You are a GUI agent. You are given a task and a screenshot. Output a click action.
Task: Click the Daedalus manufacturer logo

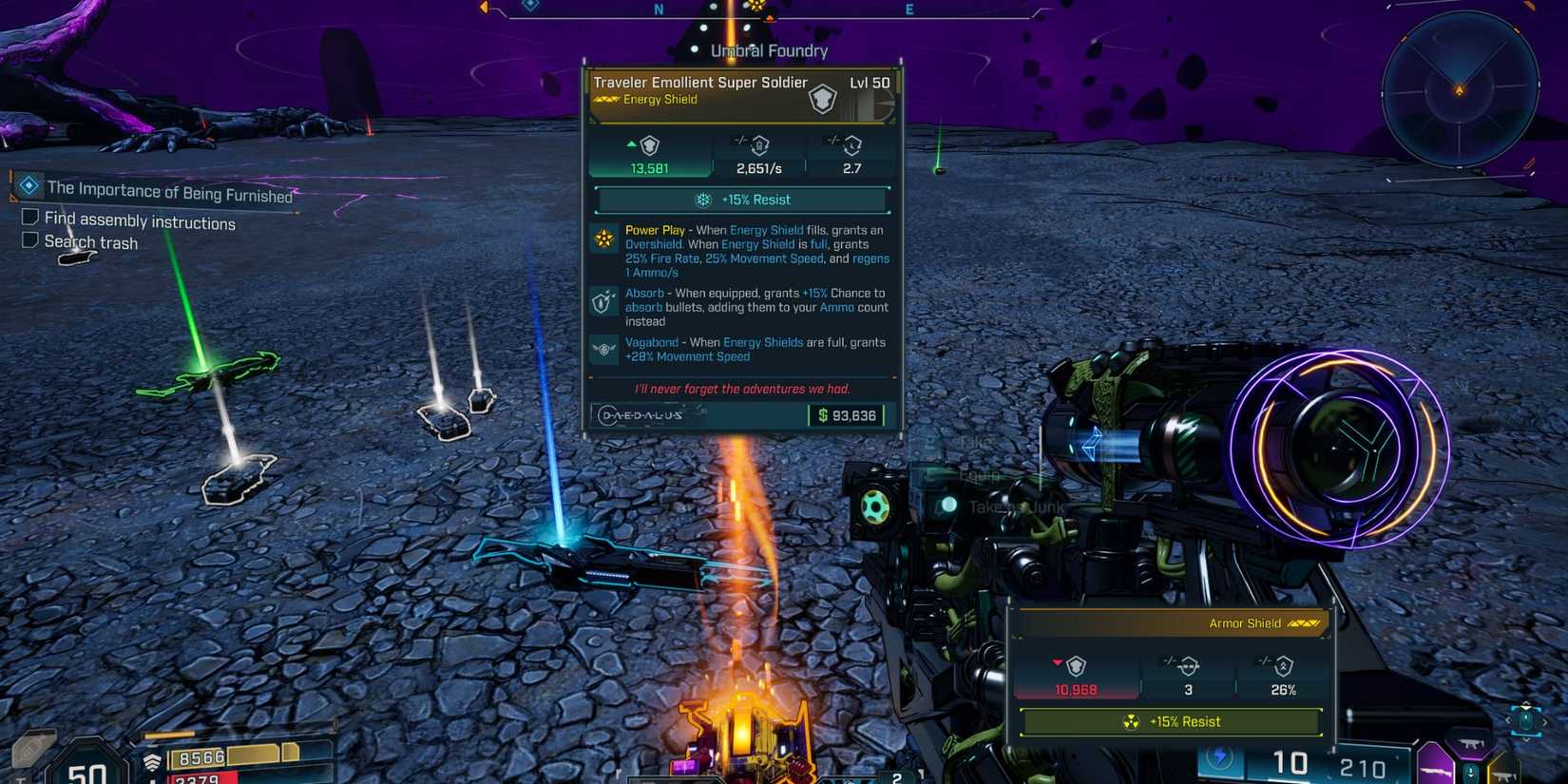pos(641,415)
